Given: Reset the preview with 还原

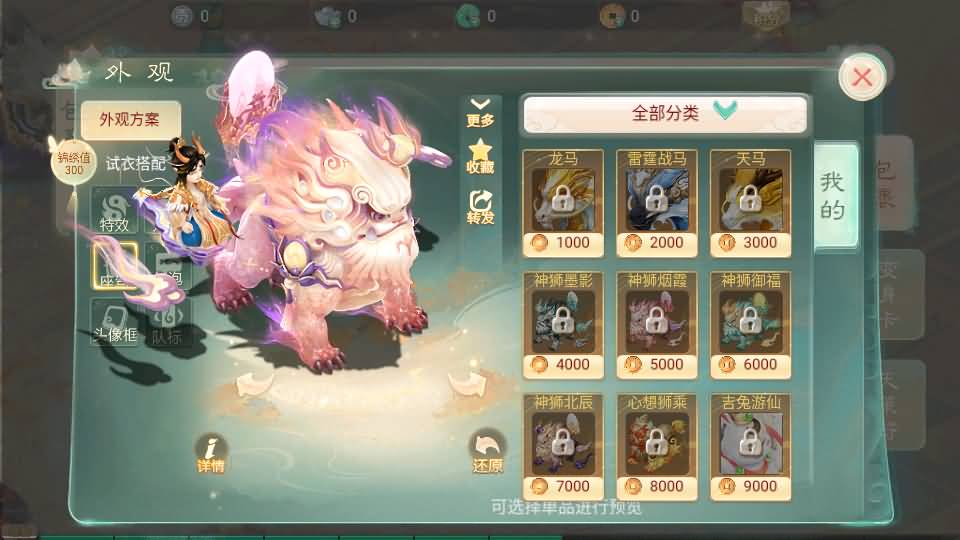Looking at the screenshot, I should click(488, 453).
